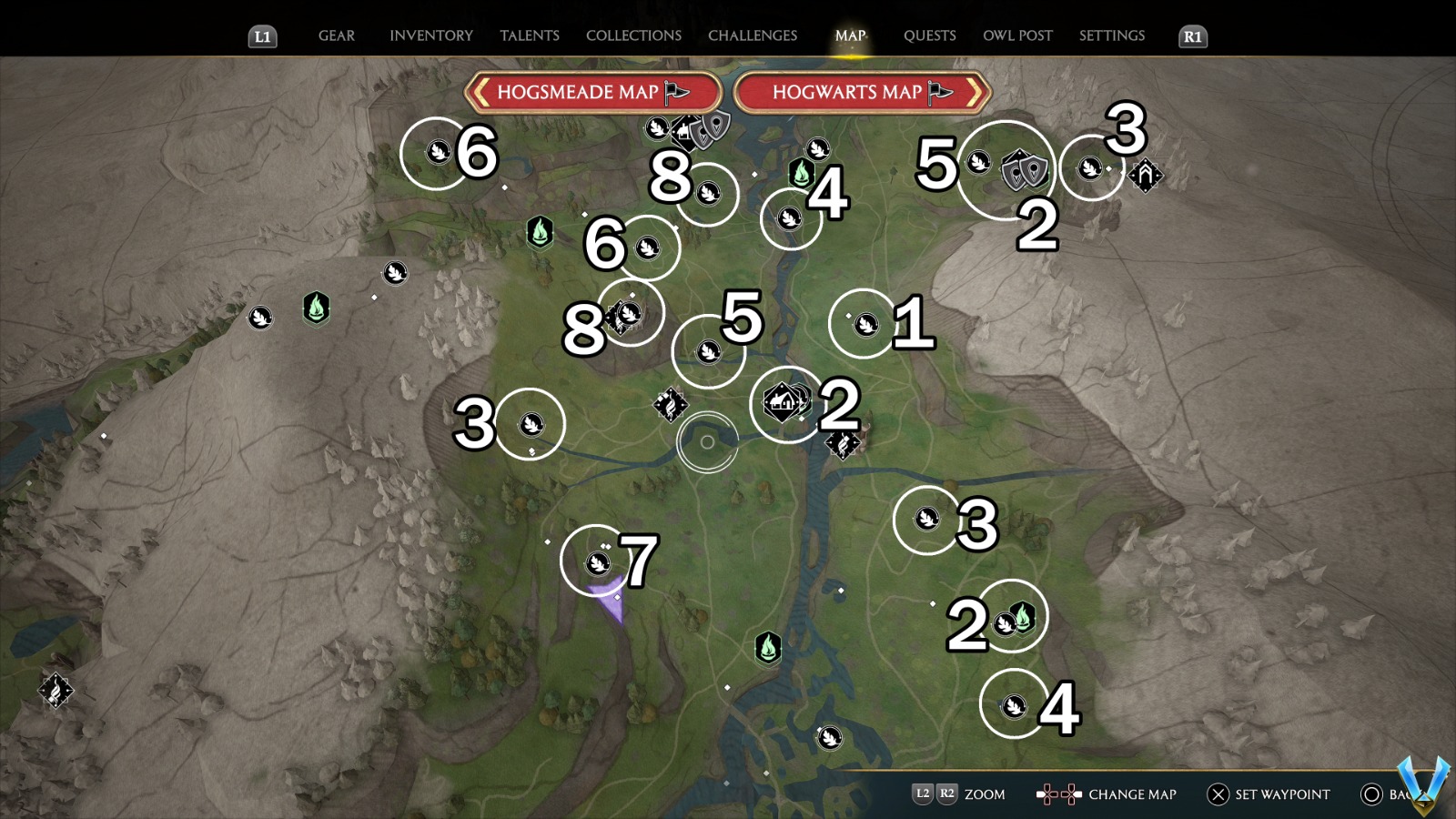The height and width of the screenshot is (819, 1456).
Task: Click the feather marker numbered 5 in center
Action: 706,351
